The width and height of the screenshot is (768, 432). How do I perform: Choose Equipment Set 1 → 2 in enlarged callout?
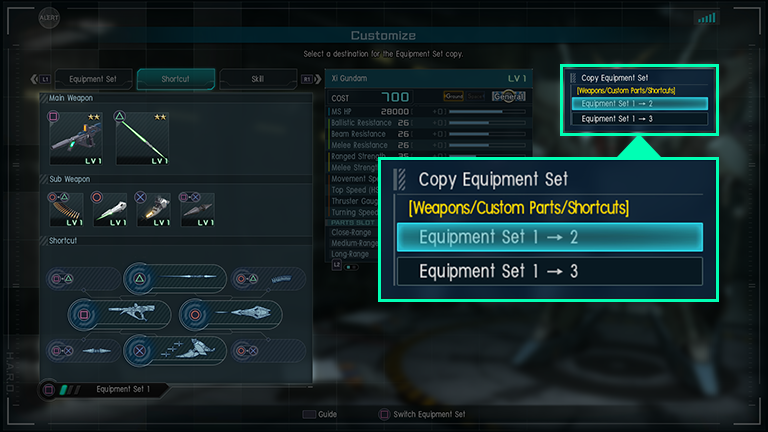(549, 237)
